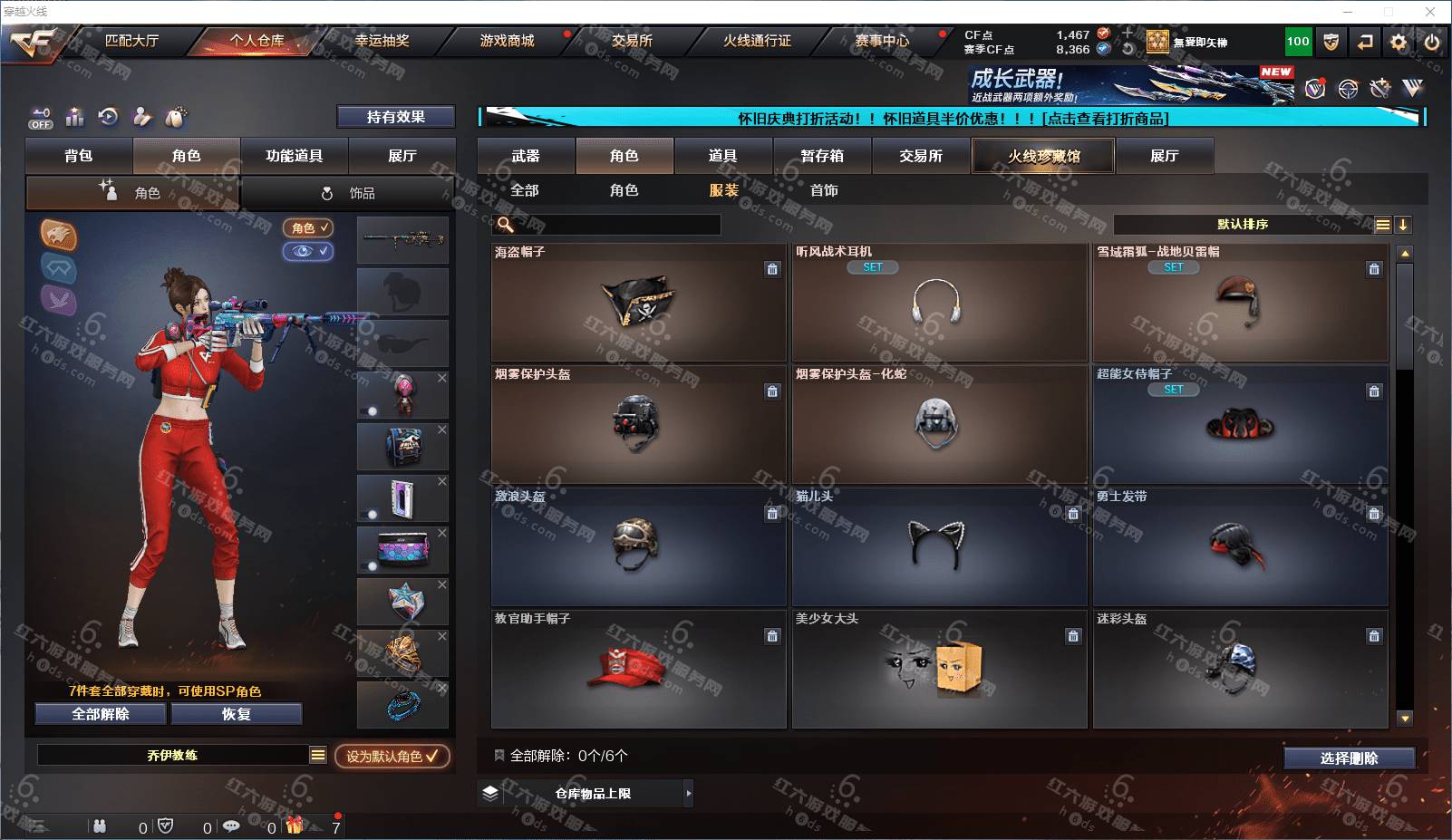Open the 火线通行证 battle pass
The width and height of the screenshot is (1452, 840).
pos(757,41)
